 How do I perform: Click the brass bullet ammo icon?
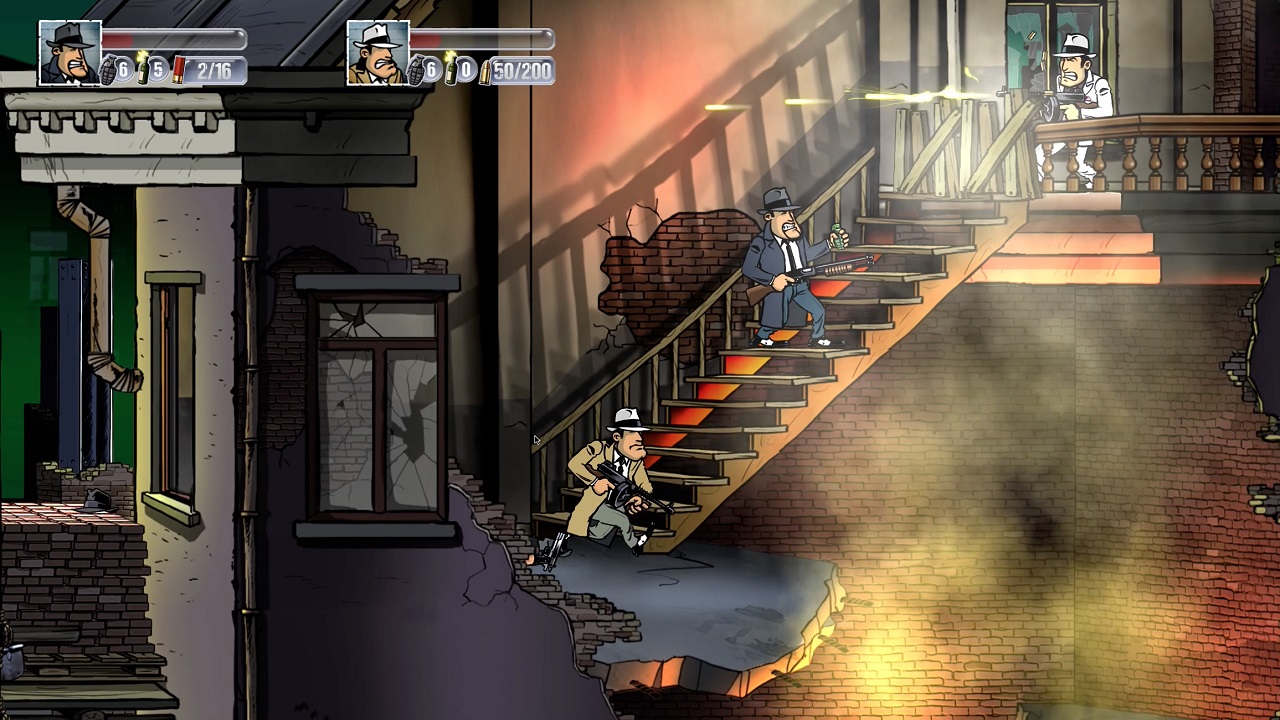point(485,71)
